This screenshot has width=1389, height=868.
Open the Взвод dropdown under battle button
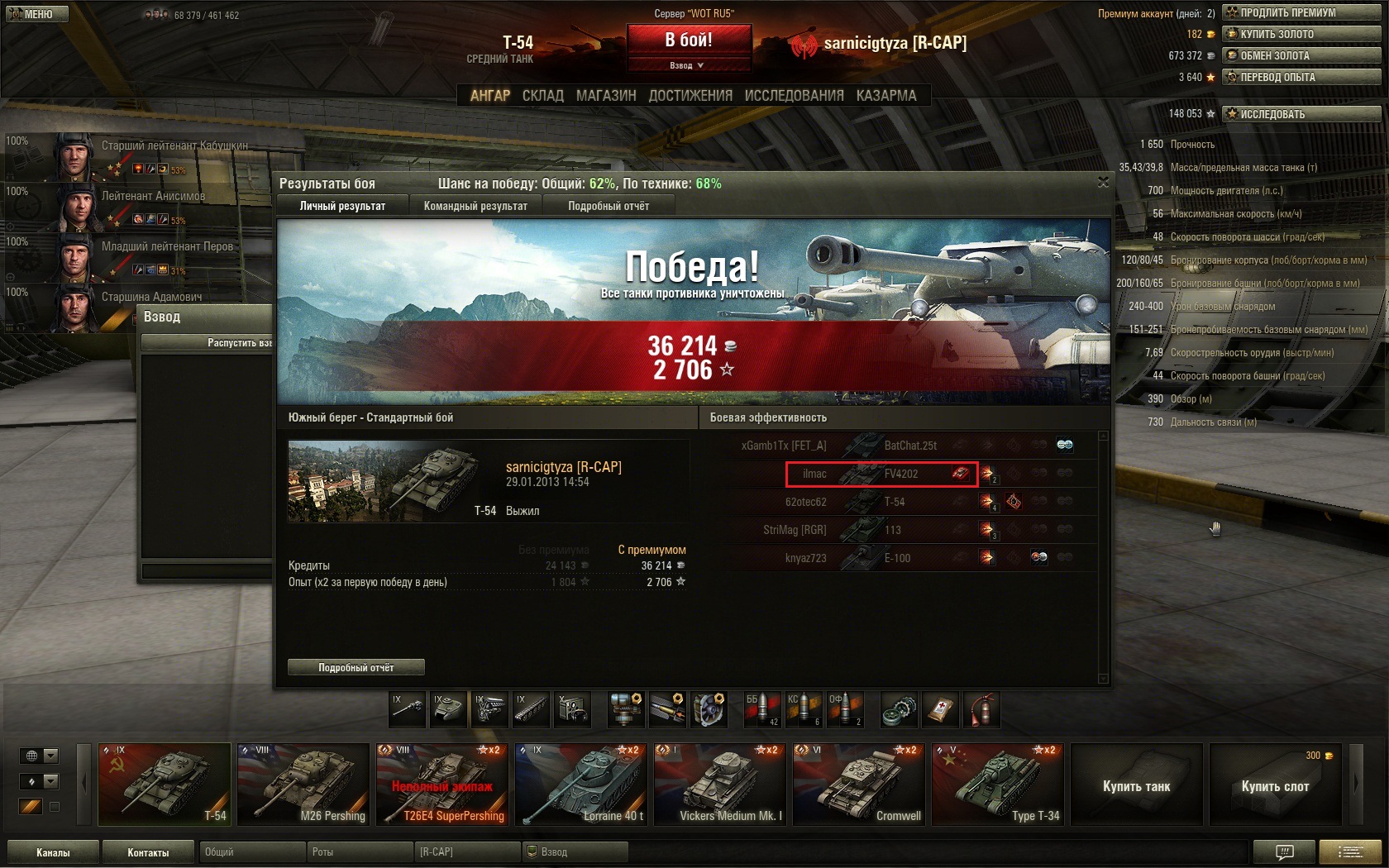coord(688,65)
